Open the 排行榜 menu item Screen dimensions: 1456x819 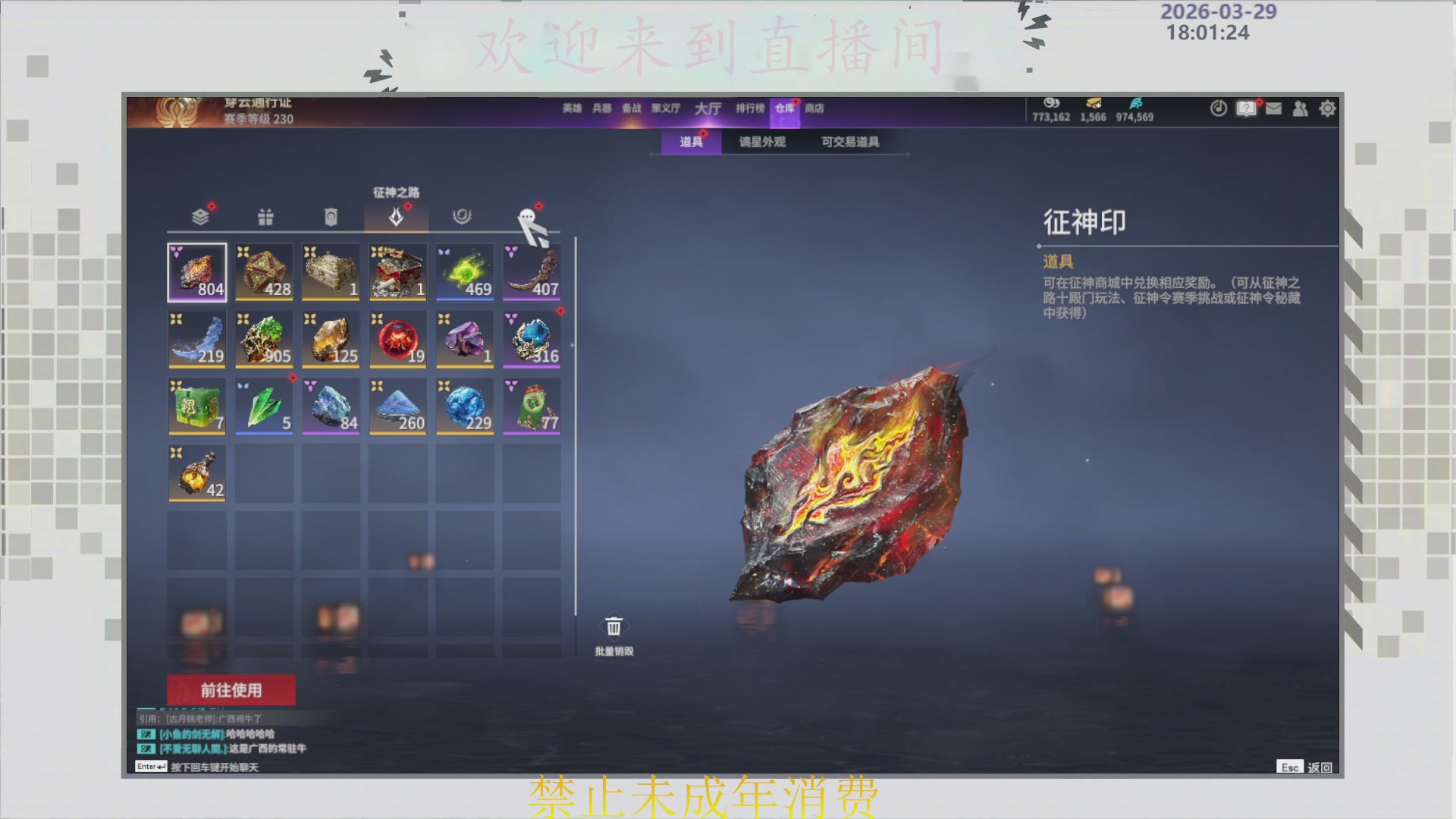[x=751, y=108]
